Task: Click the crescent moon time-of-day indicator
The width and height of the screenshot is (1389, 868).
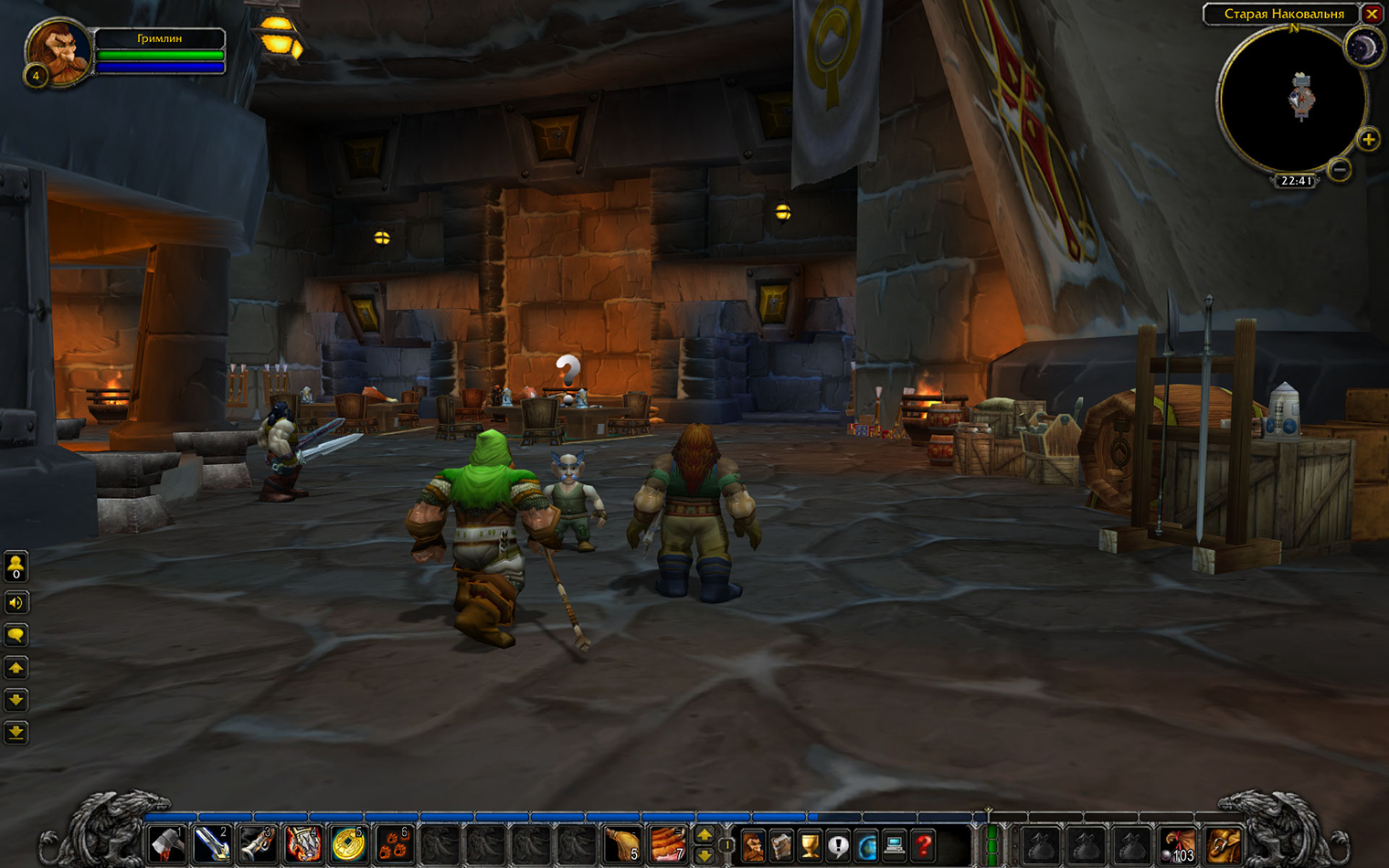Action: [1362, 49]
